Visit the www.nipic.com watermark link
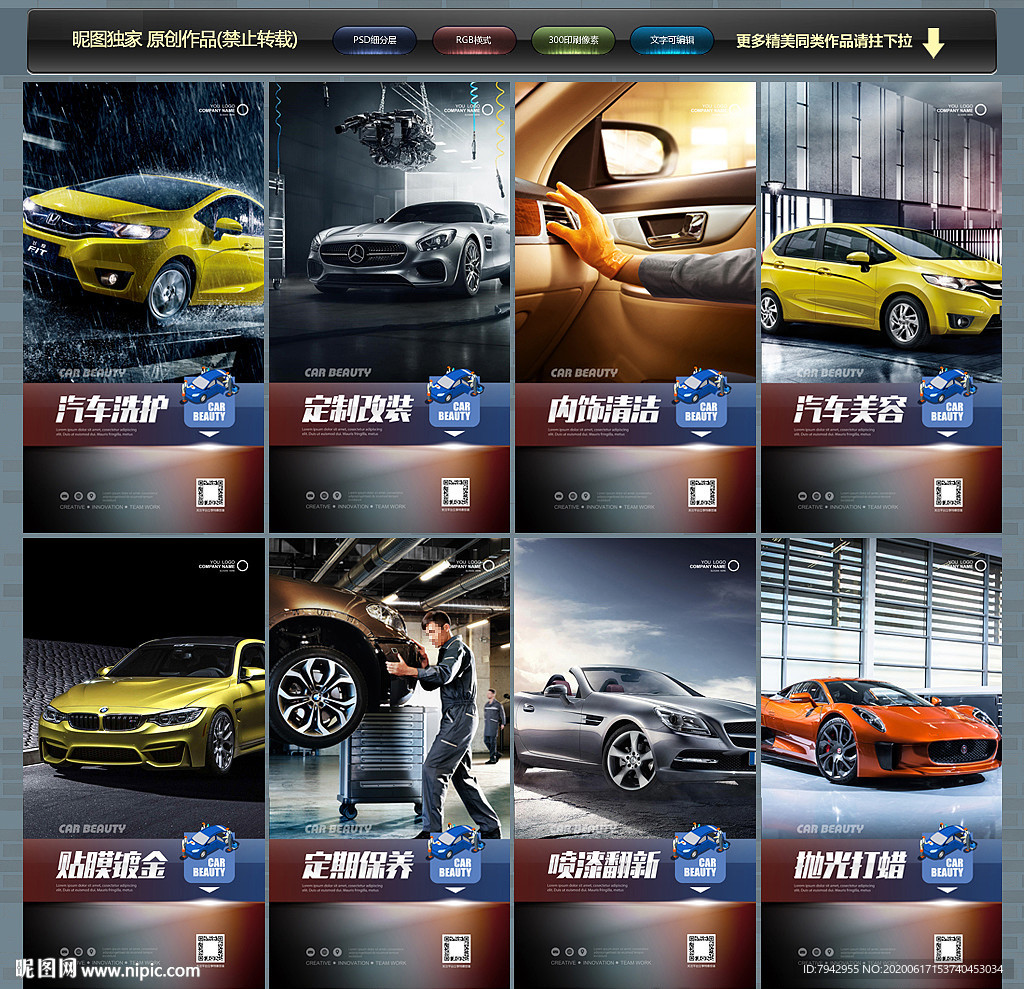1024x989 pixels. pos(140,970)
